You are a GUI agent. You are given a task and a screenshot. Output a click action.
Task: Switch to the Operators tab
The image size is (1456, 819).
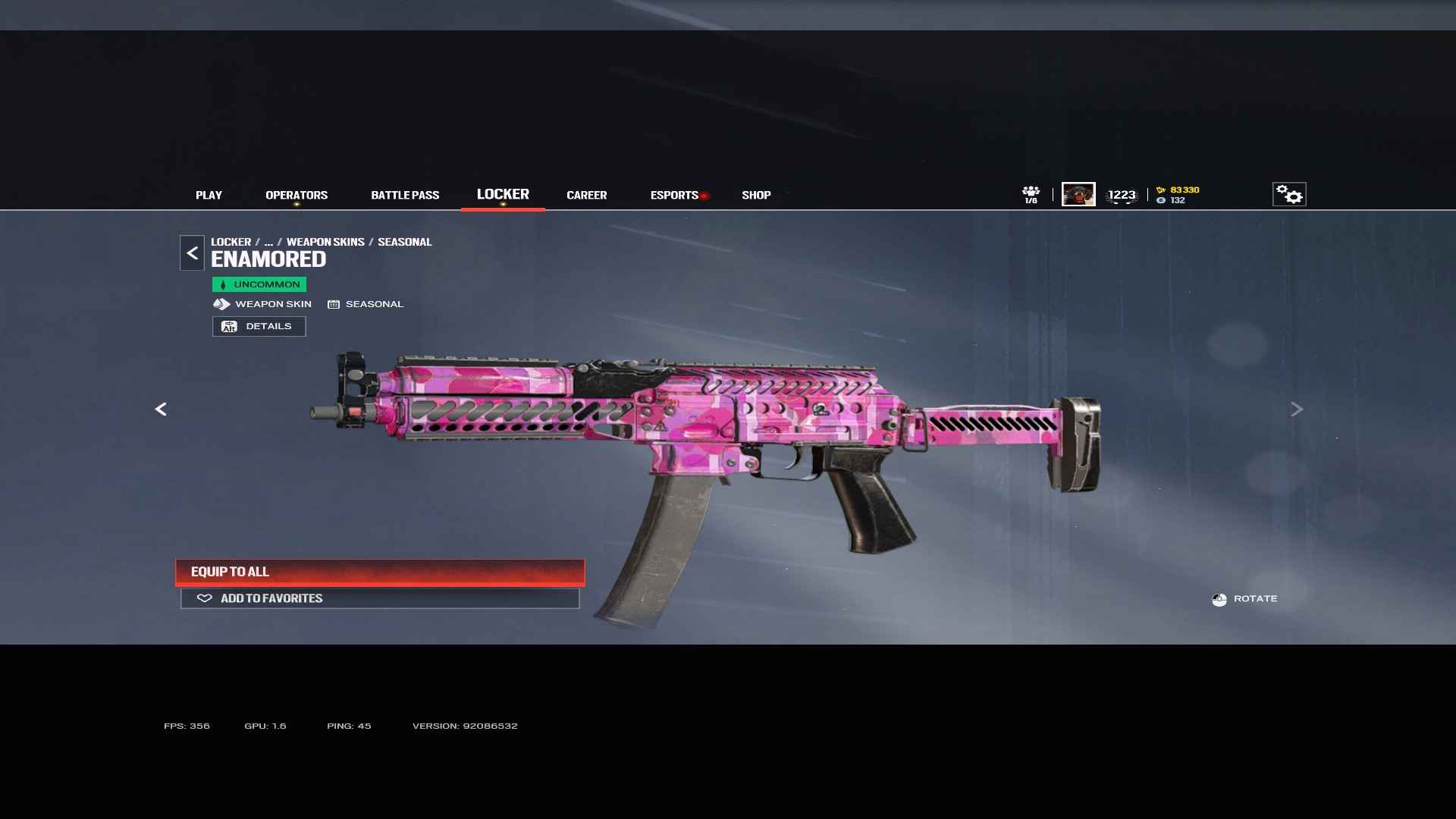click(x=297, y=195)
